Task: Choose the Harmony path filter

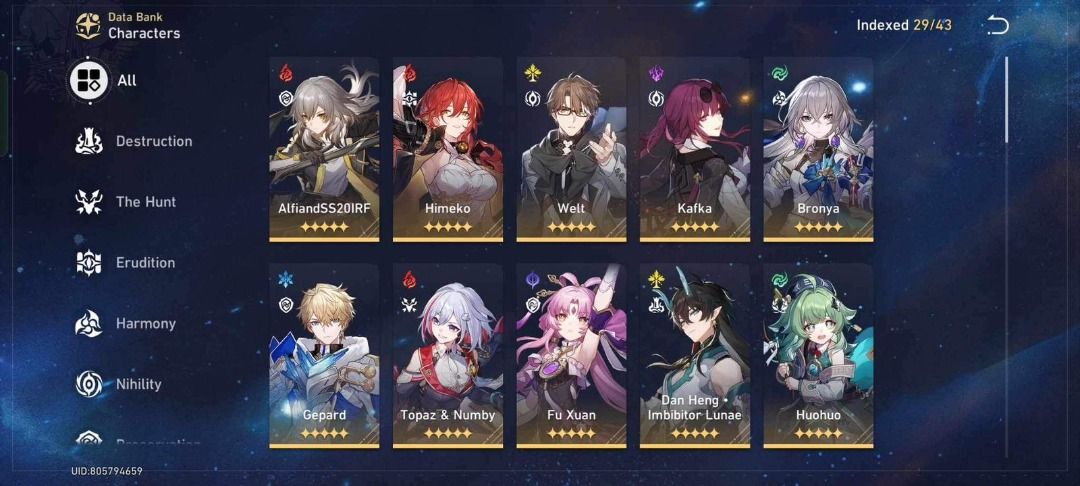Action: 127,324
